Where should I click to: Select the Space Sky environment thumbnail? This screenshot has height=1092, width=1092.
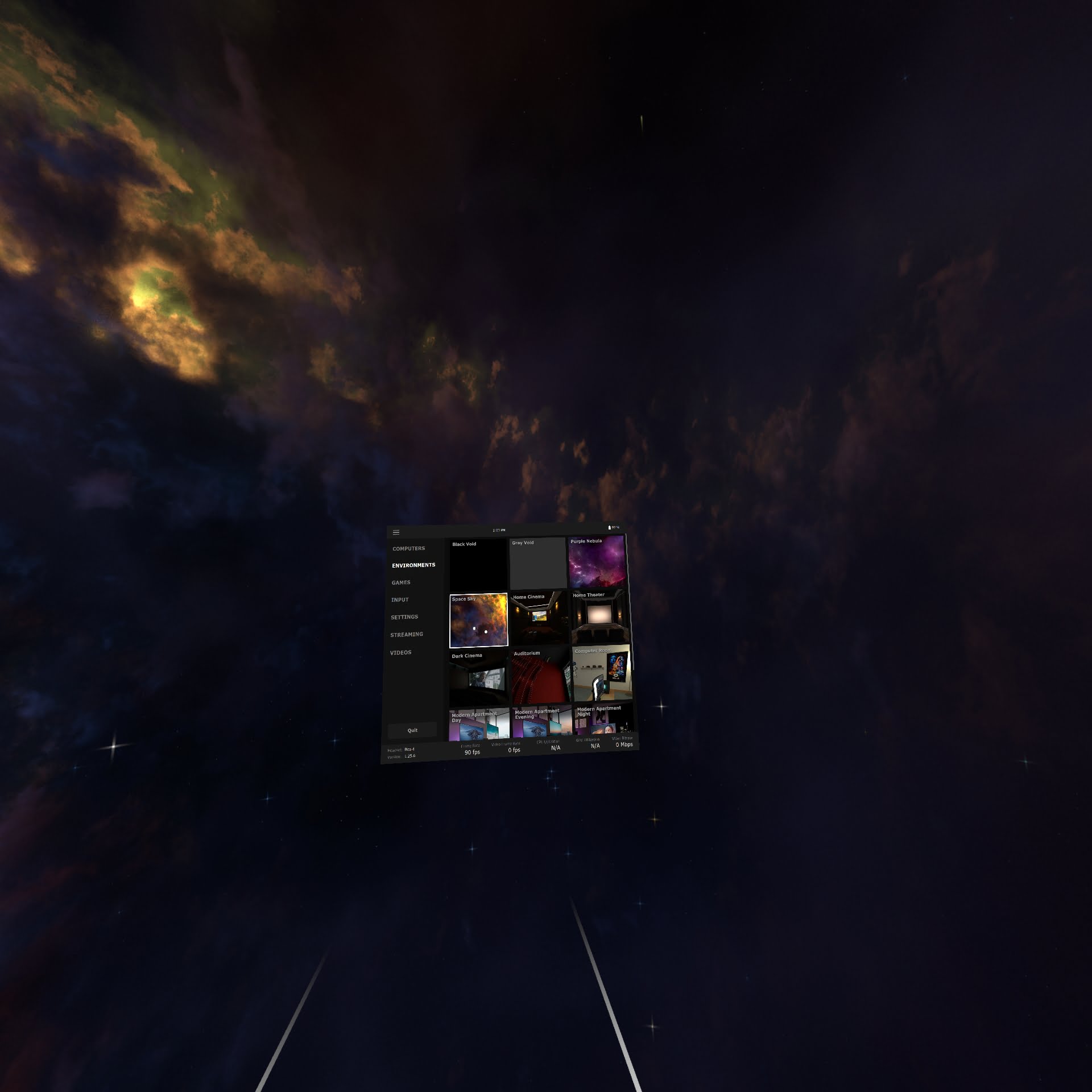point(478,621)
